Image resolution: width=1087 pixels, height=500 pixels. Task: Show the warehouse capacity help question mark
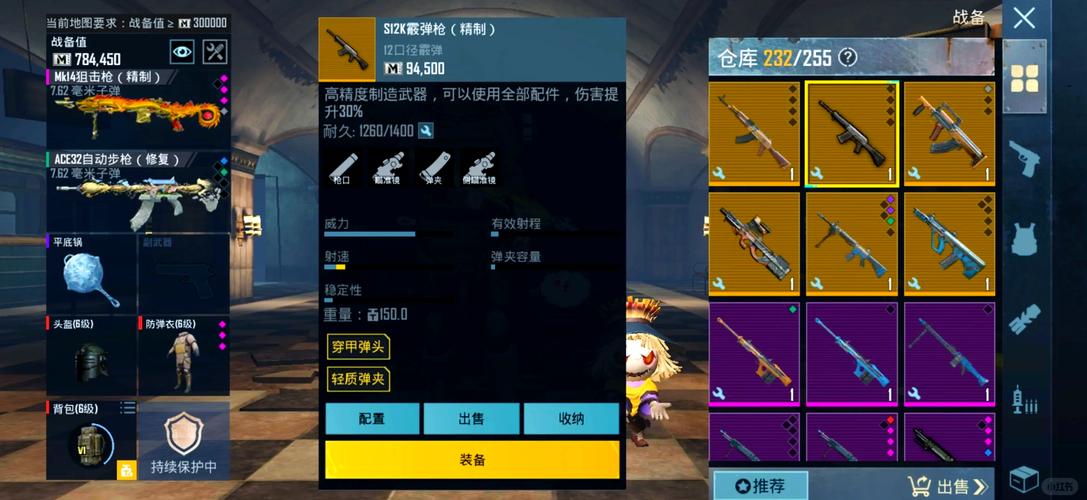pyautogui.click(x=848, y=57)
